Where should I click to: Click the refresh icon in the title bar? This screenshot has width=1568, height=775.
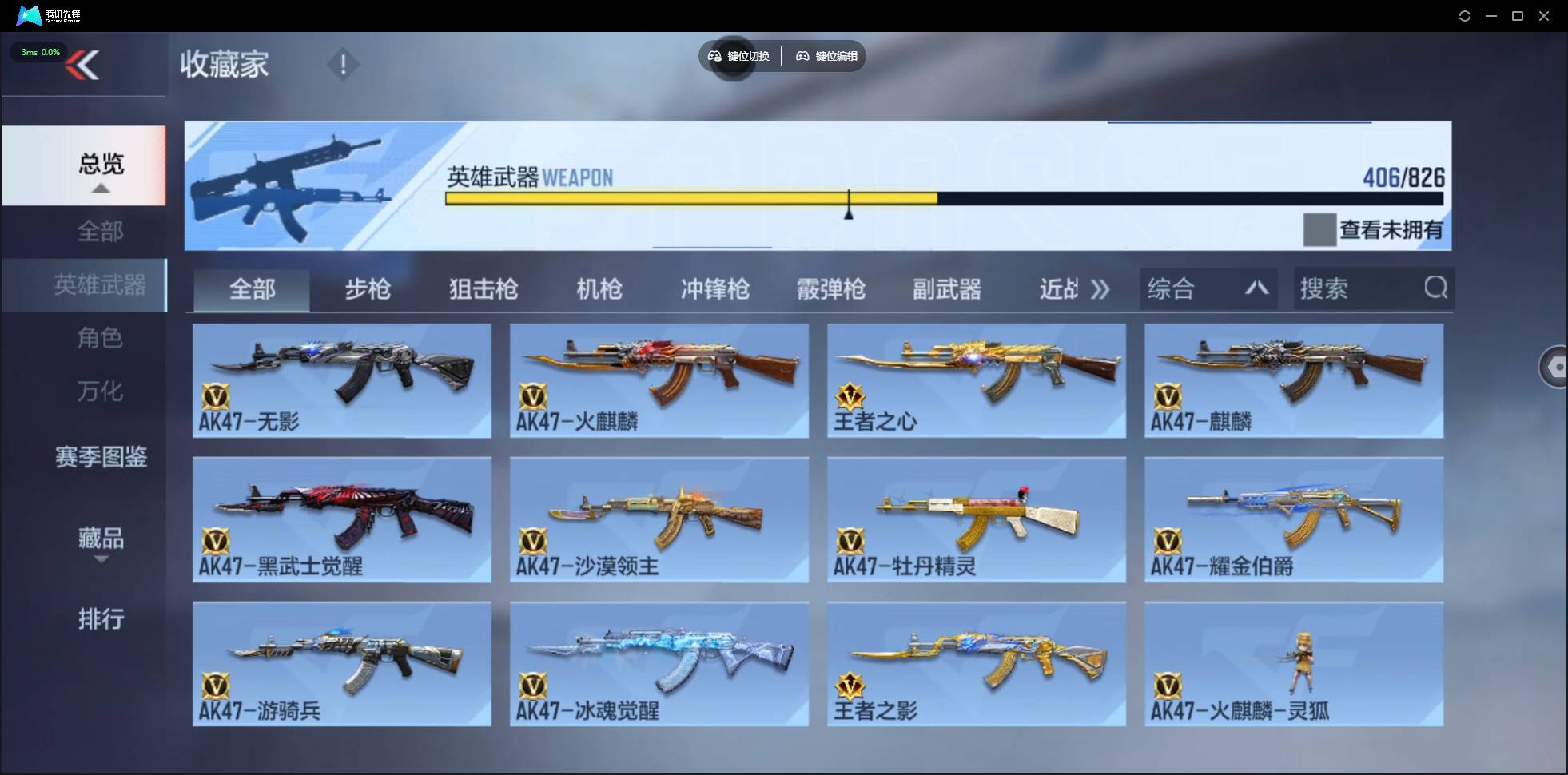1466,16
